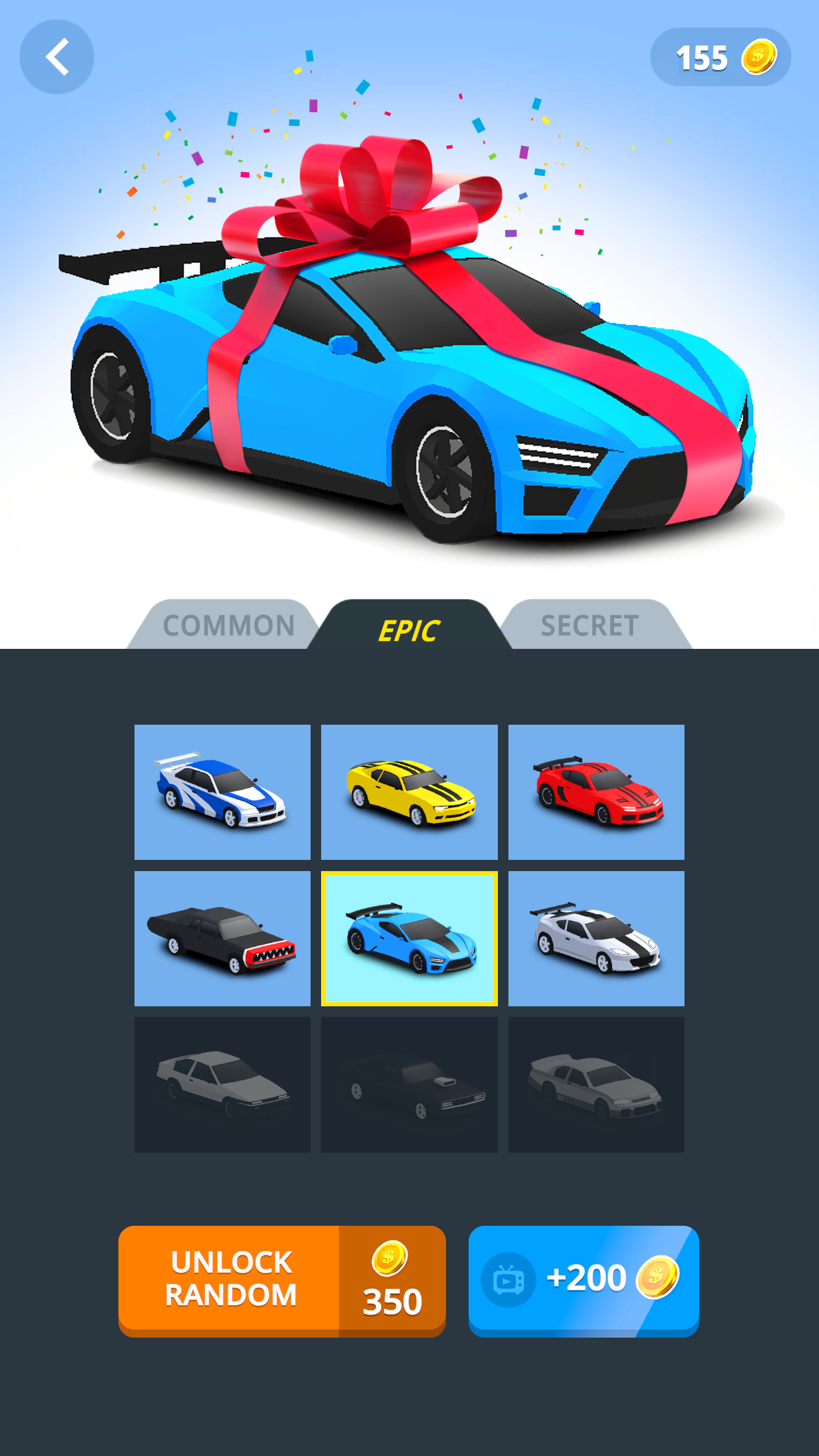819x1456 pixels.
Task: Choose the black car with shark teeth
Action: point(222,938)
